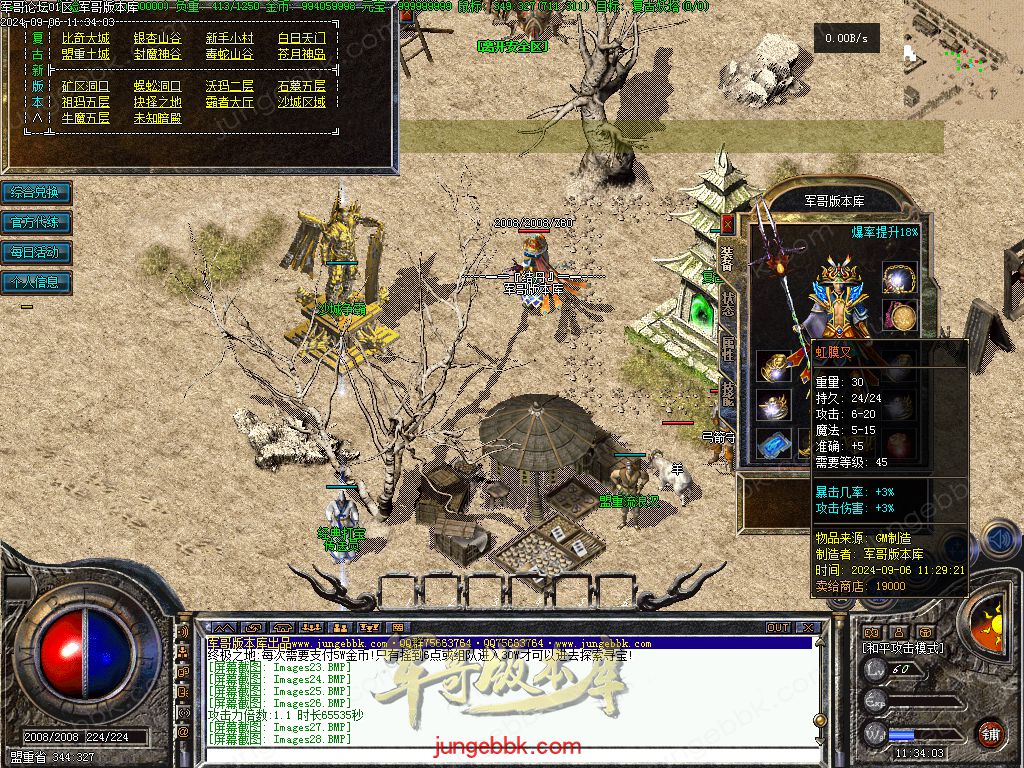Viewport: 1024px width, 768px height.
Task: Choose the 银杏山谷 destination
Action: [x=158, y=38]
